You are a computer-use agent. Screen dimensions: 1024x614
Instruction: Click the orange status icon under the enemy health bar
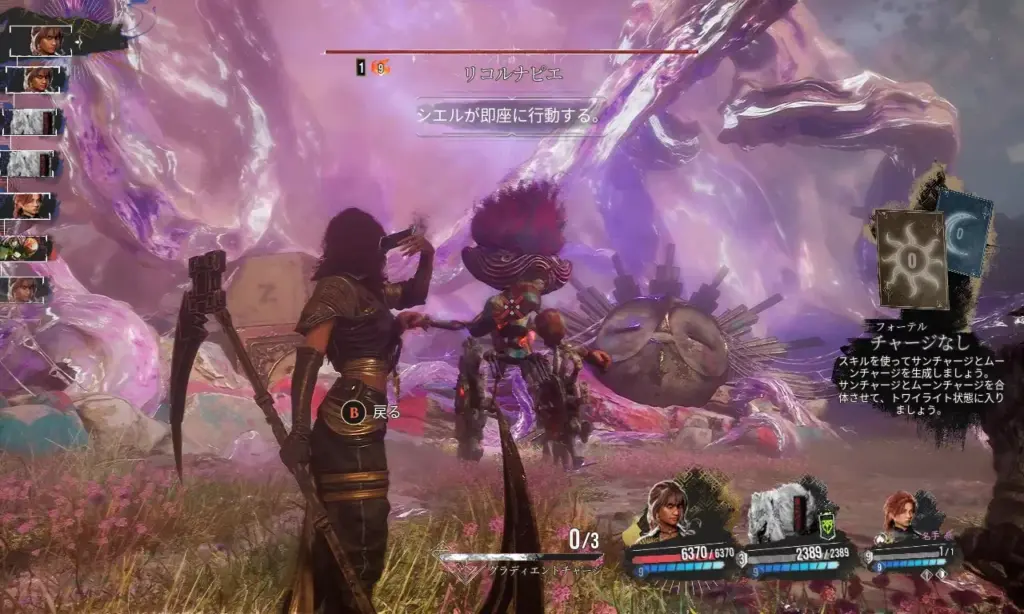[380, 68]
